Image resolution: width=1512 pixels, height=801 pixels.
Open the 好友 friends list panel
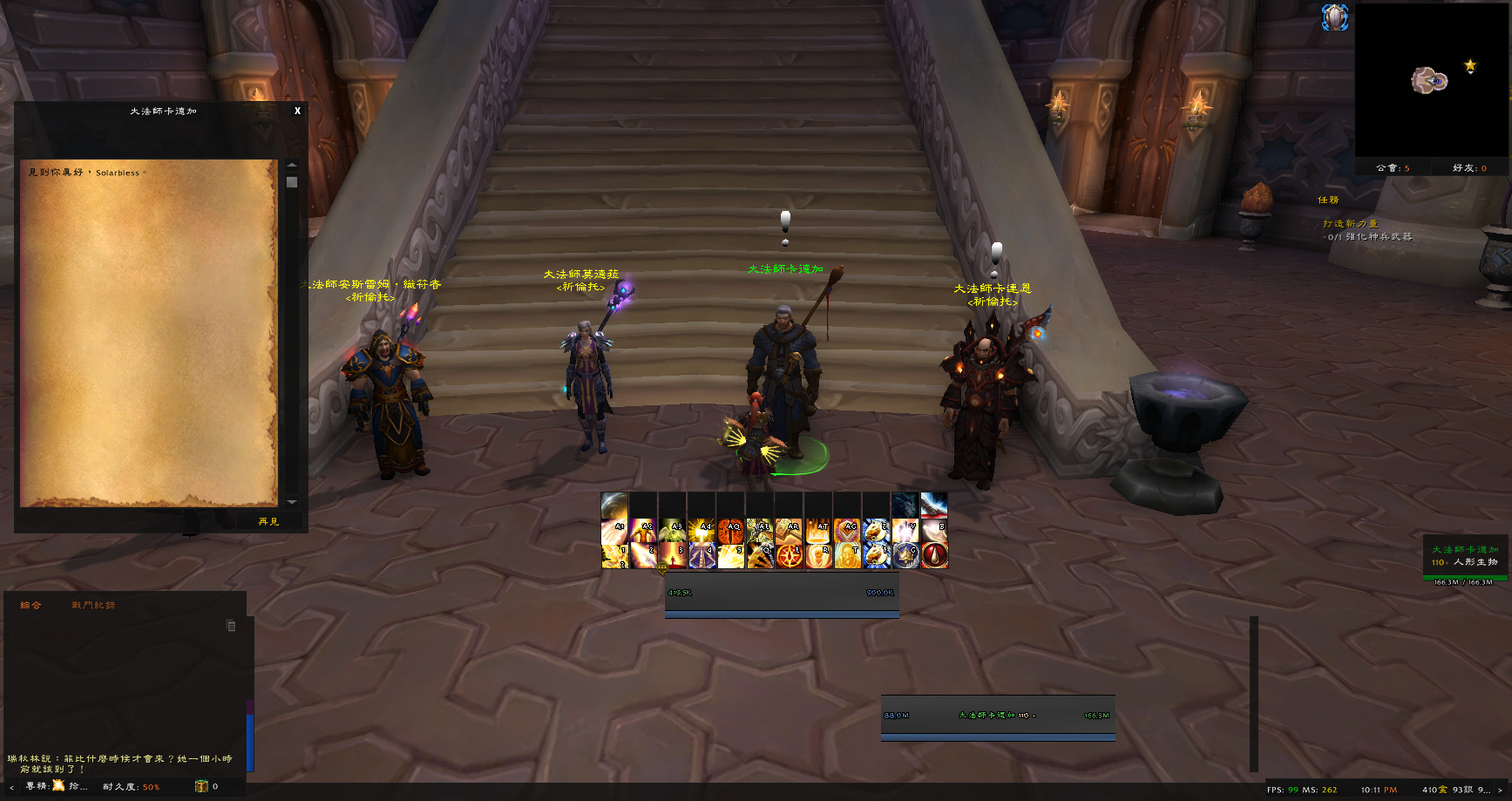pyautogui.click(x=1469, y=168)
